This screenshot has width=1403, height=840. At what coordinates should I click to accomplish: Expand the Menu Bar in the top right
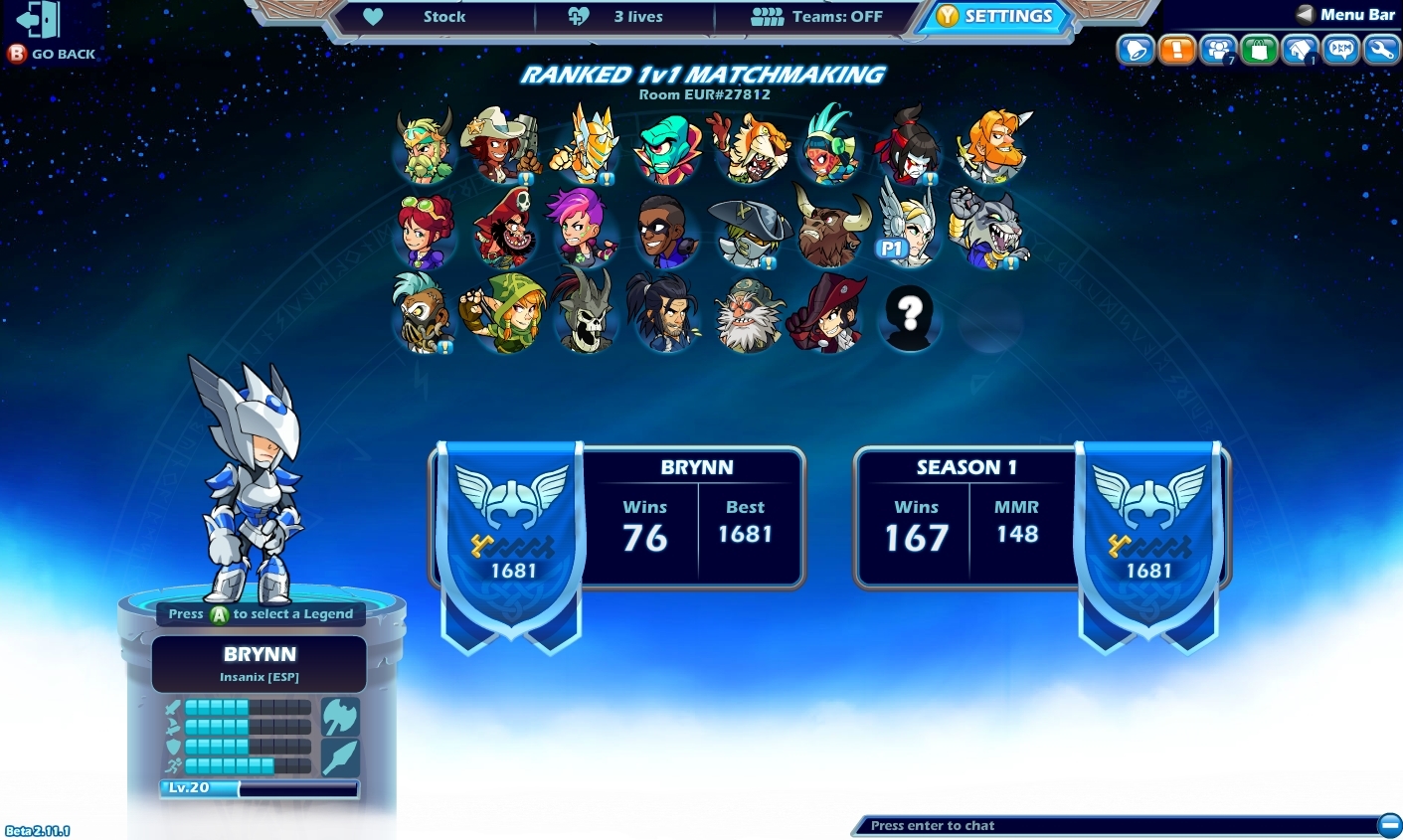[1344, 14]
